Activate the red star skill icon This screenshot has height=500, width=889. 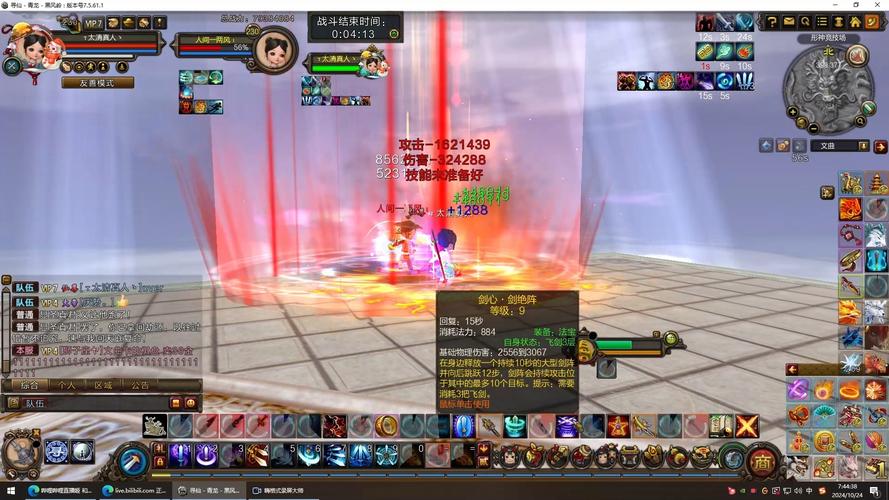click(x=618, y=426)
